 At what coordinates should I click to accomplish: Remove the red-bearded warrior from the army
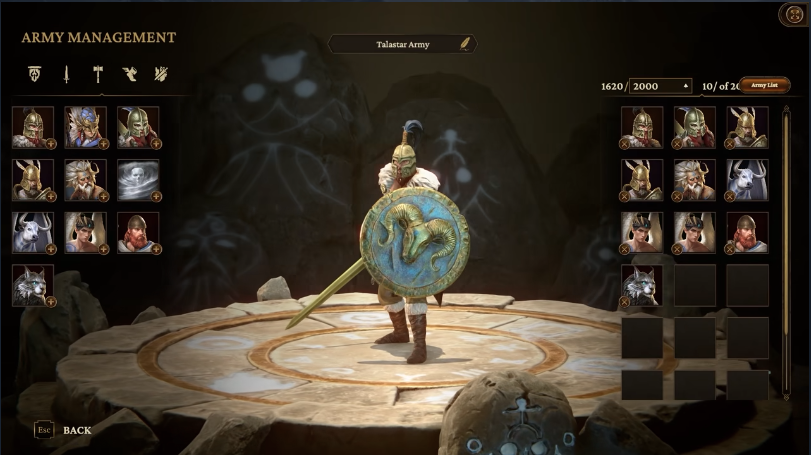click(x=732, y=249)
